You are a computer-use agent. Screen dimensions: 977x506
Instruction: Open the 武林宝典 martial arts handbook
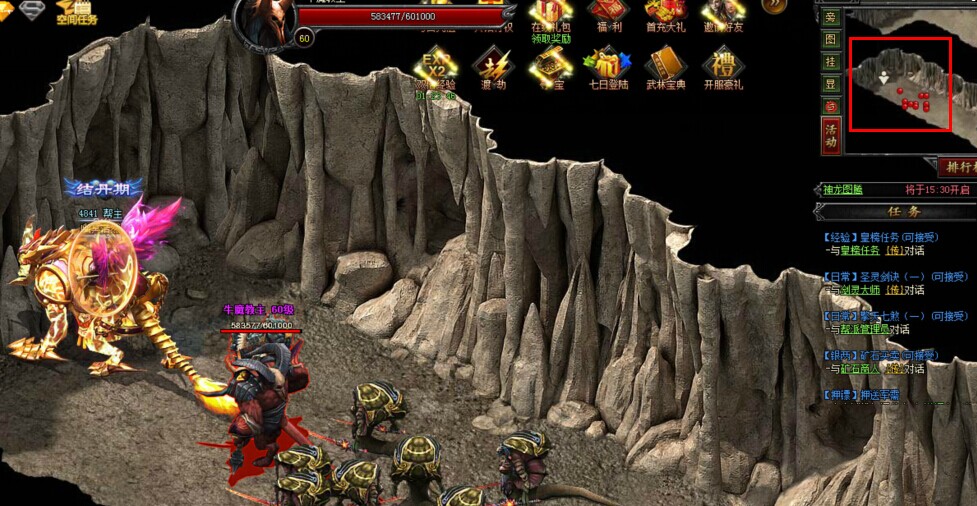665,70
